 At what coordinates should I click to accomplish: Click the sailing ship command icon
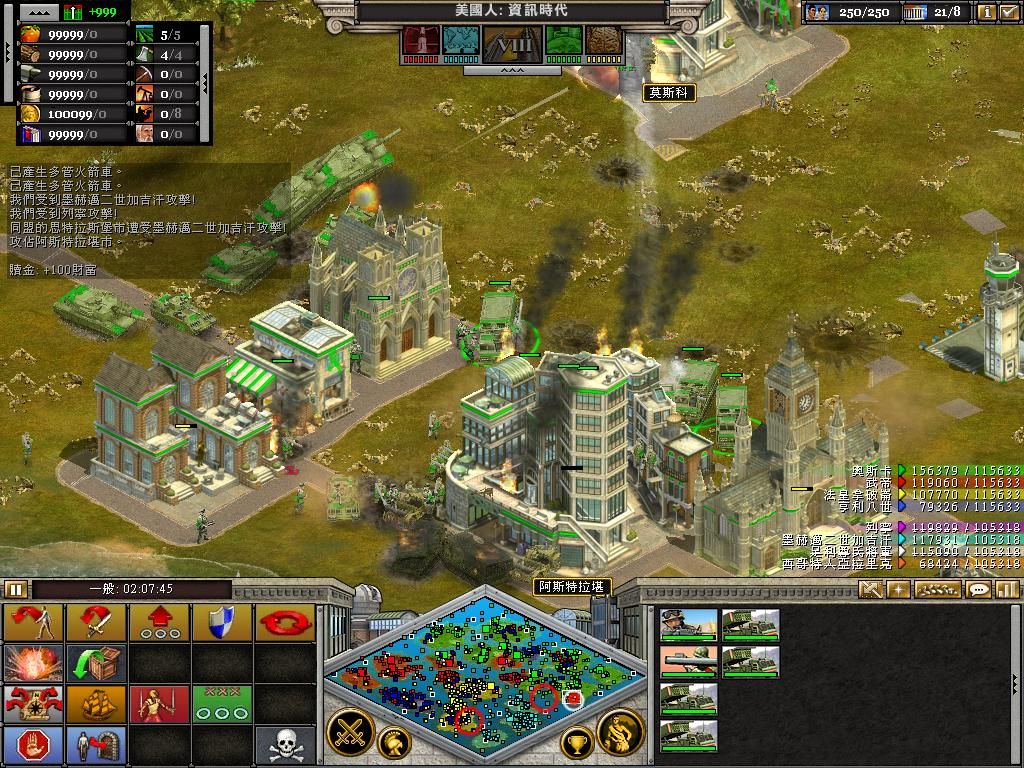(96, 703)
